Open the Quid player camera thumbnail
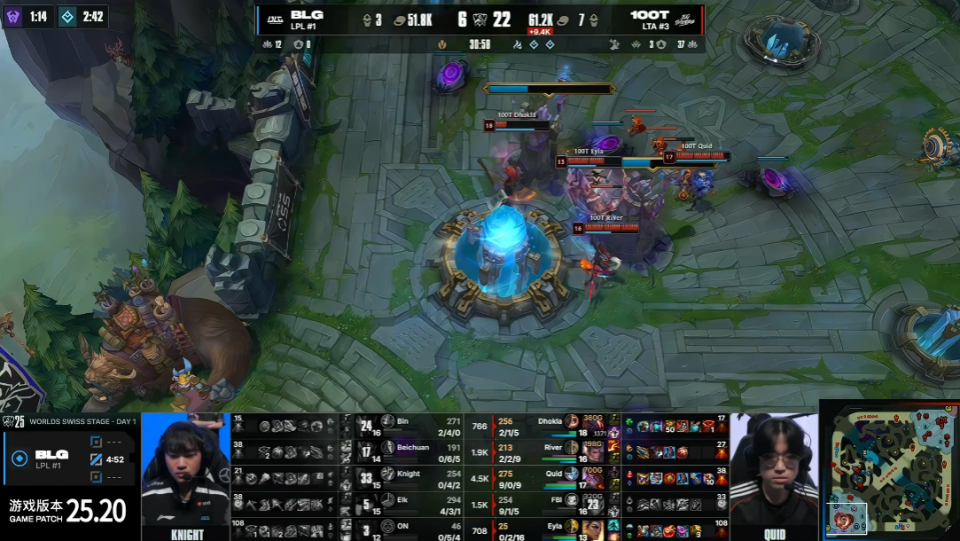 [773, 476]
